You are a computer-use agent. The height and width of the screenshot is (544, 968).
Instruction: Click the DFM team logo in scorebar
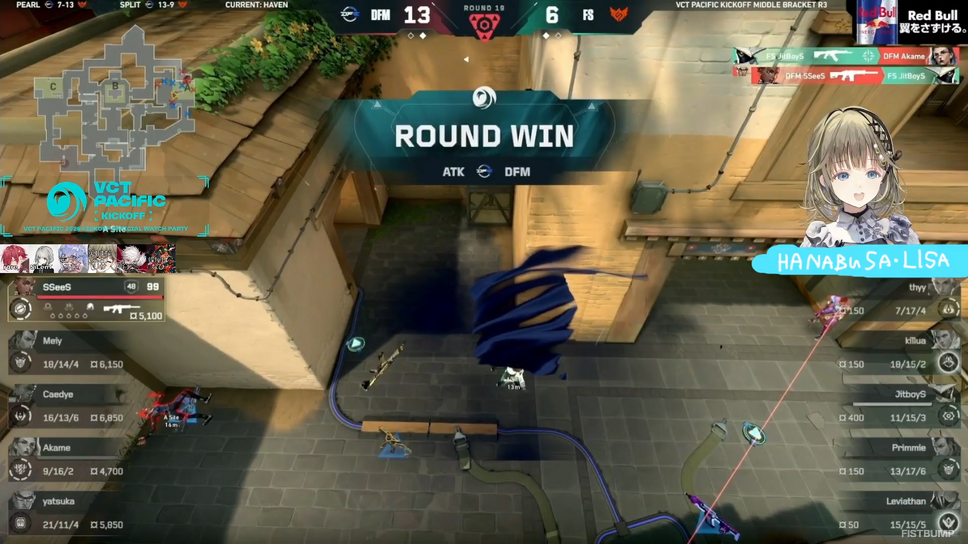(x=349, y=15)
